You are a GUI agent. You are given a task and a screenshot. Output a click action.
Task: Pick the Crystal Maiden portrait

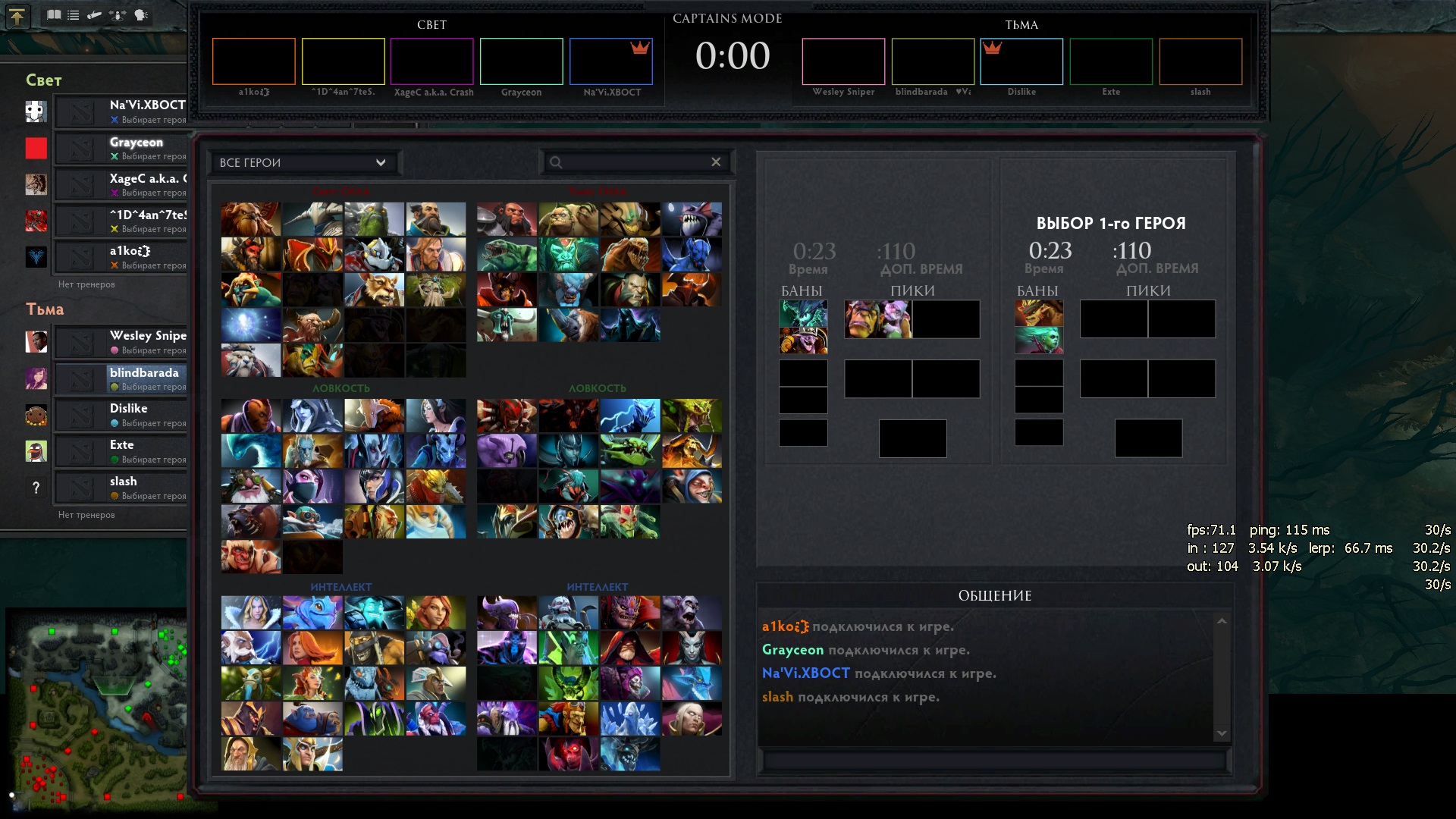point(251,613)
